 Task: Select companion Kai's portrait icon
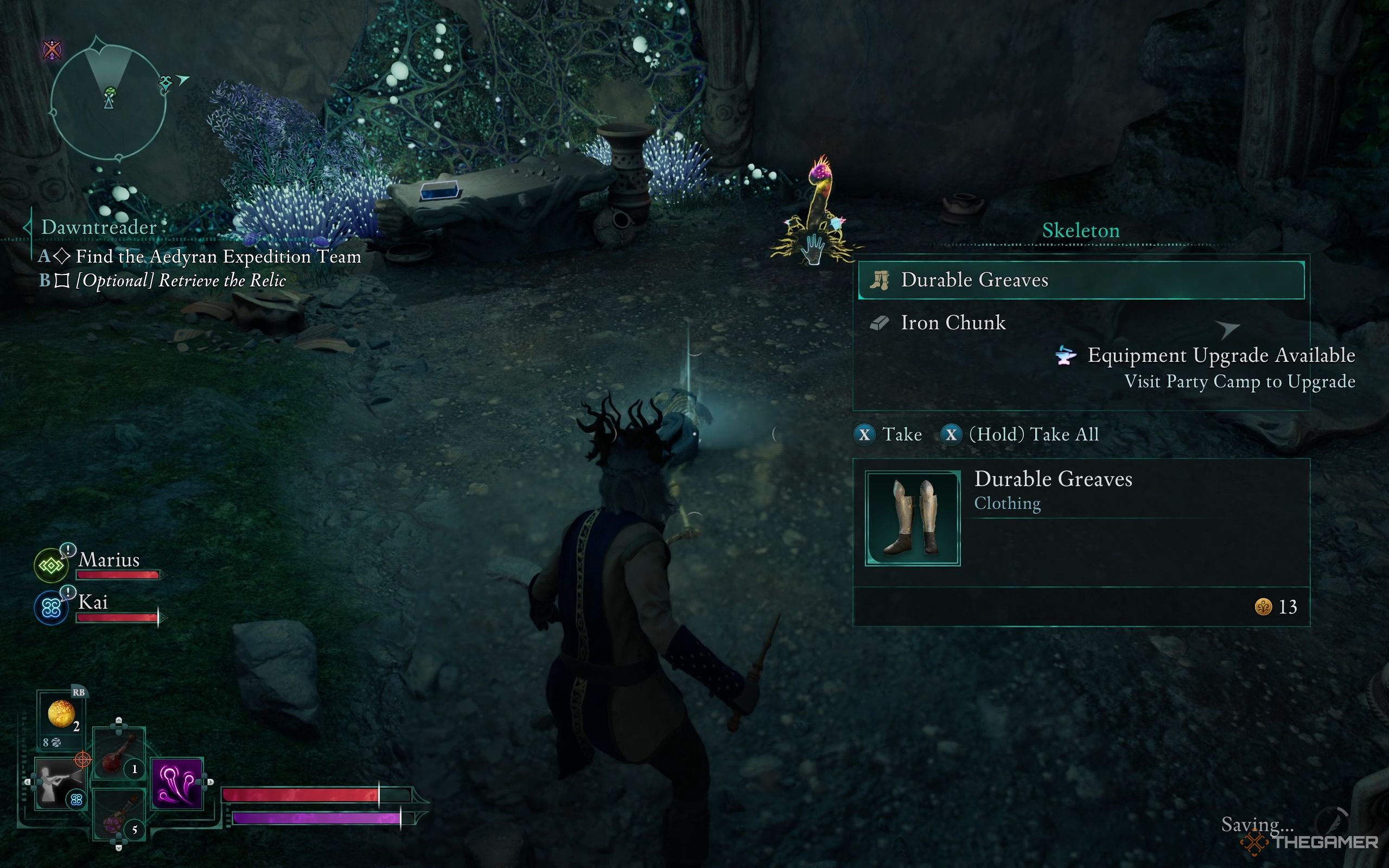click(51, 608)
